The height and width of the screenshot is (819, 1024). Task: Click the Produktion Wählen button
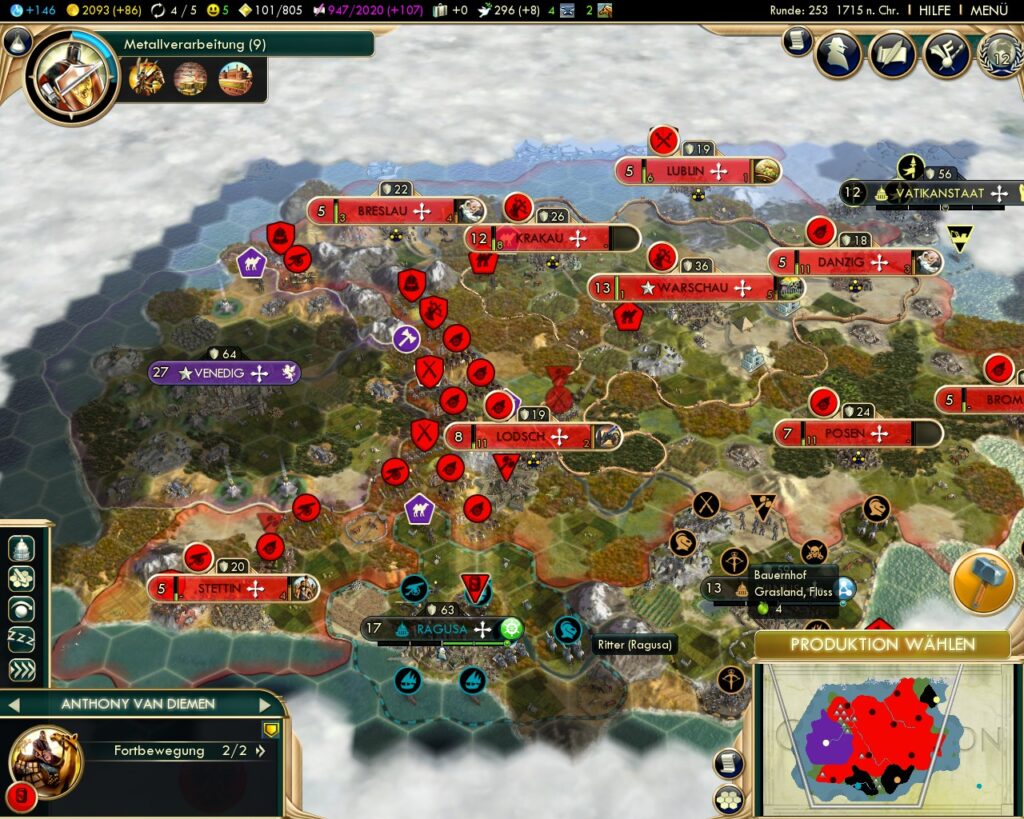(x=882, y=644)
